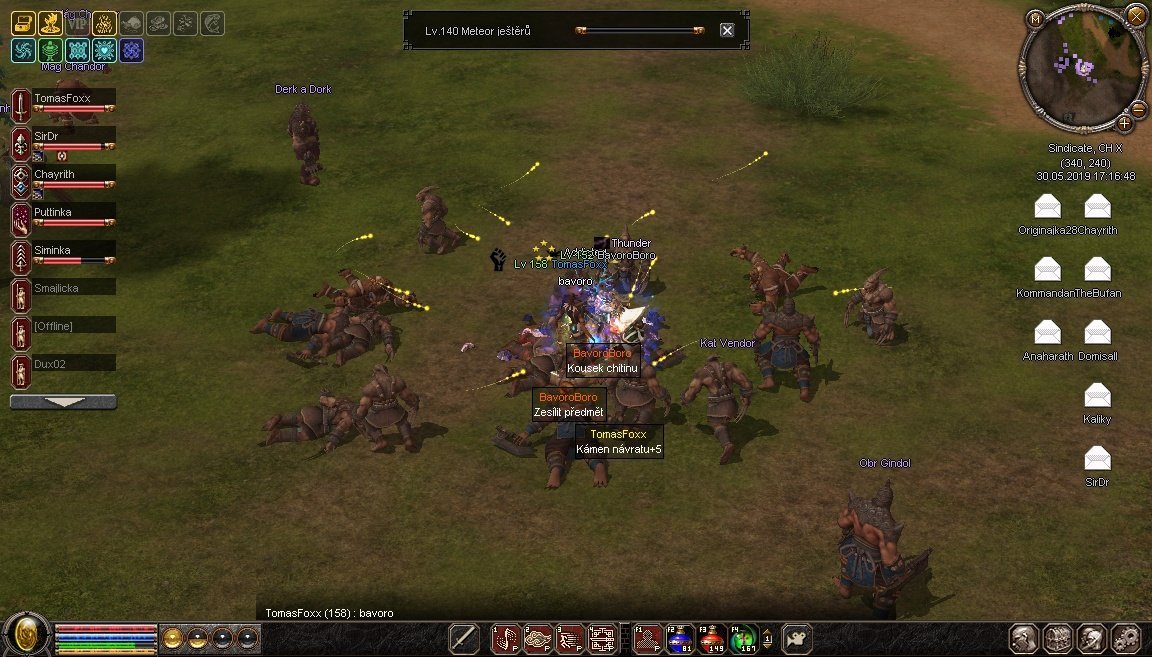
Task: Open the whisper envelope from SirDr
Action: pyautogui.click(x=1097, y=458)
